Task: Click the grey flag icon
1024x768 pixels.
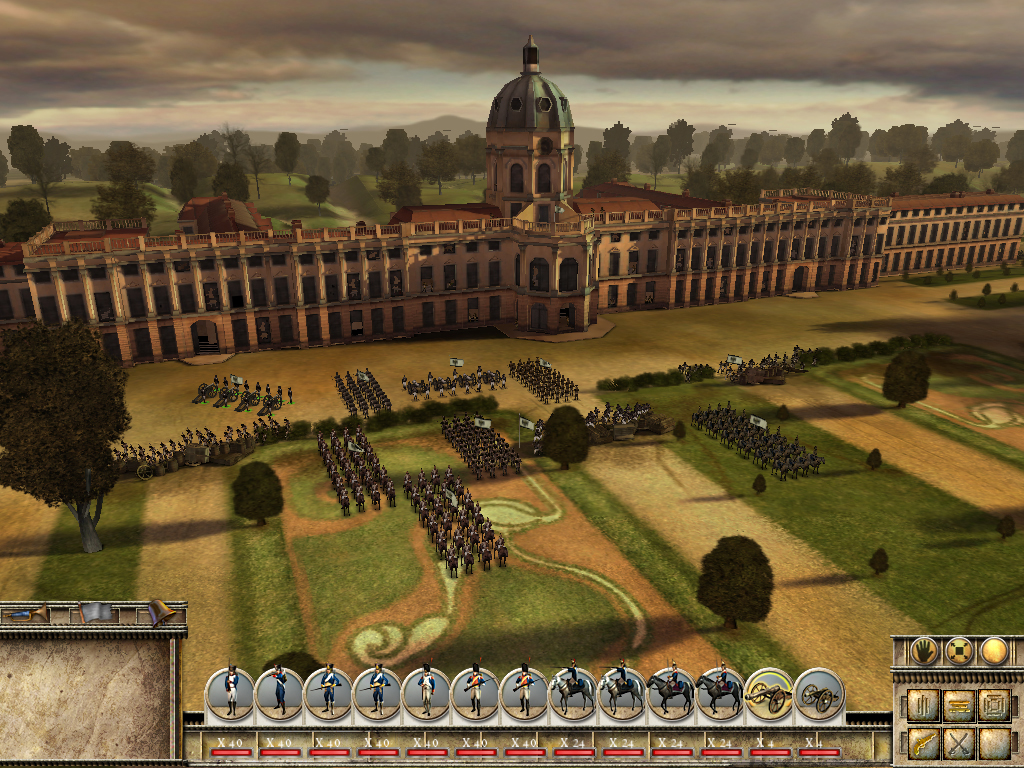Action: [95, 612]
